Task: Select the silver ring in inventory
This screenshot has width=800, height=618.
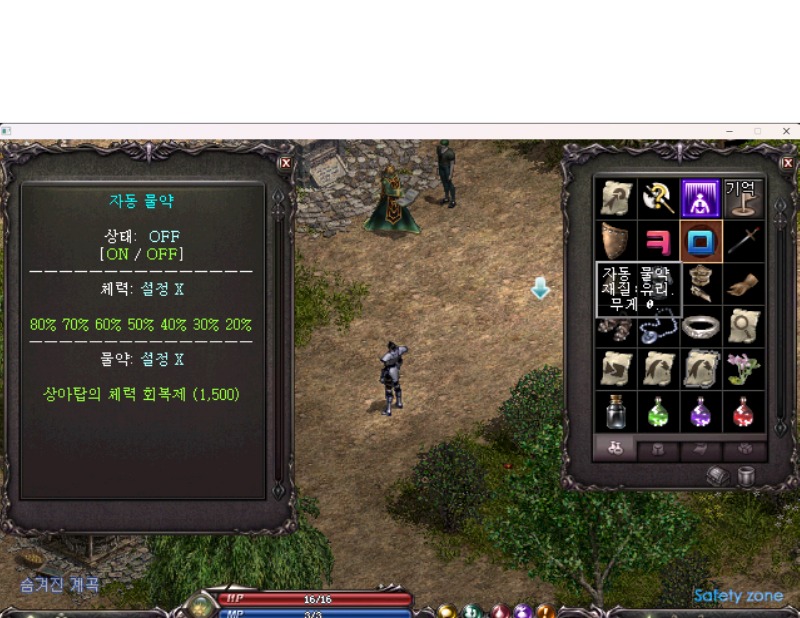Action: coord(701,325)
